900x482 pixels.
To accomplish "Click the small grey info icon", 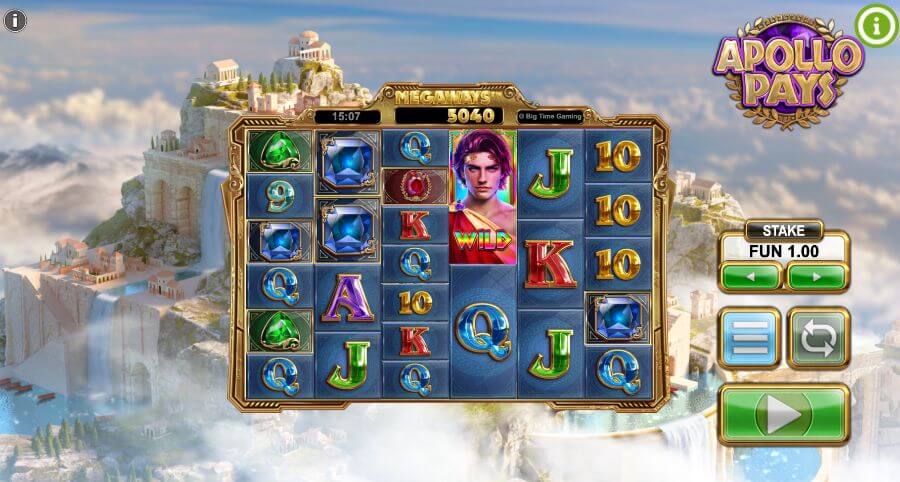I will [17, 19].
